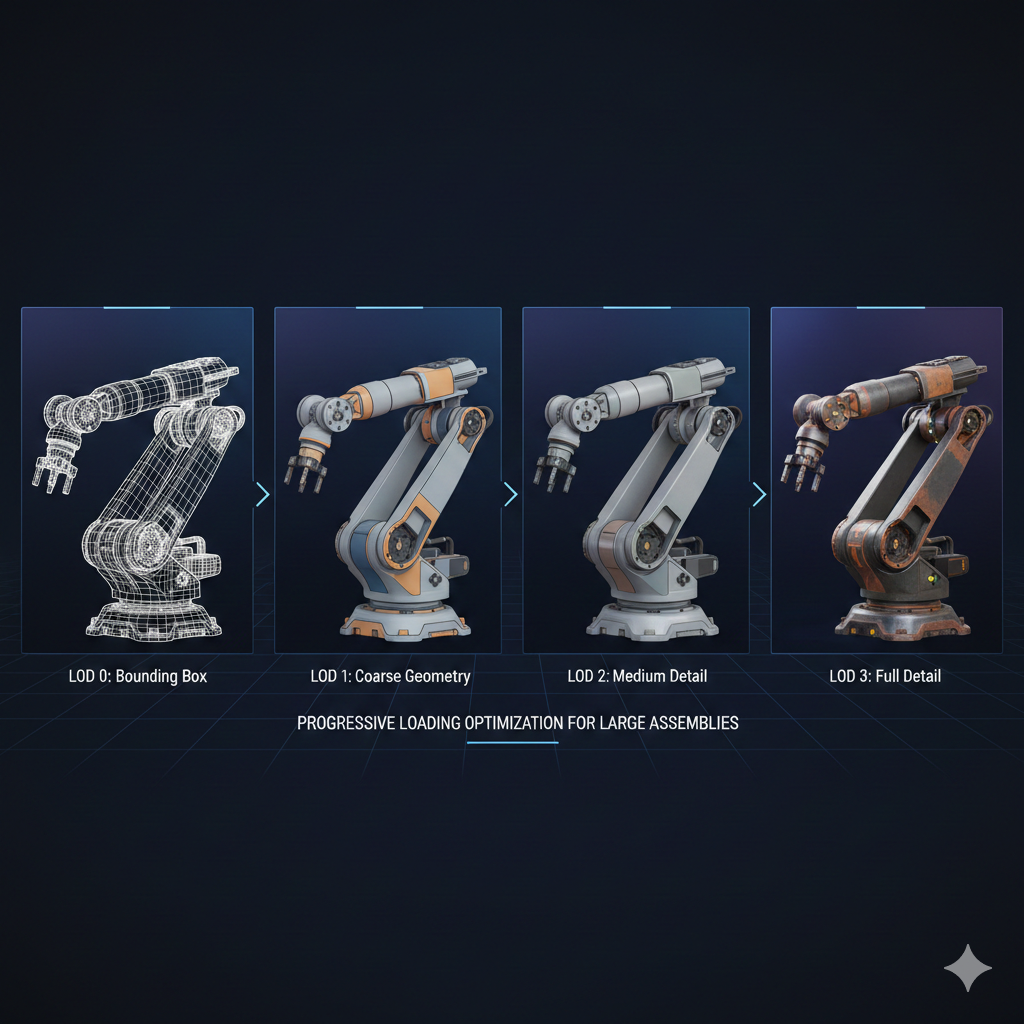Image resolution: width=1024 pixels, height=1024 pixels.
Task: Select the LOD 0 Bounding Box wireframe panel
Action: coord(137,480)
